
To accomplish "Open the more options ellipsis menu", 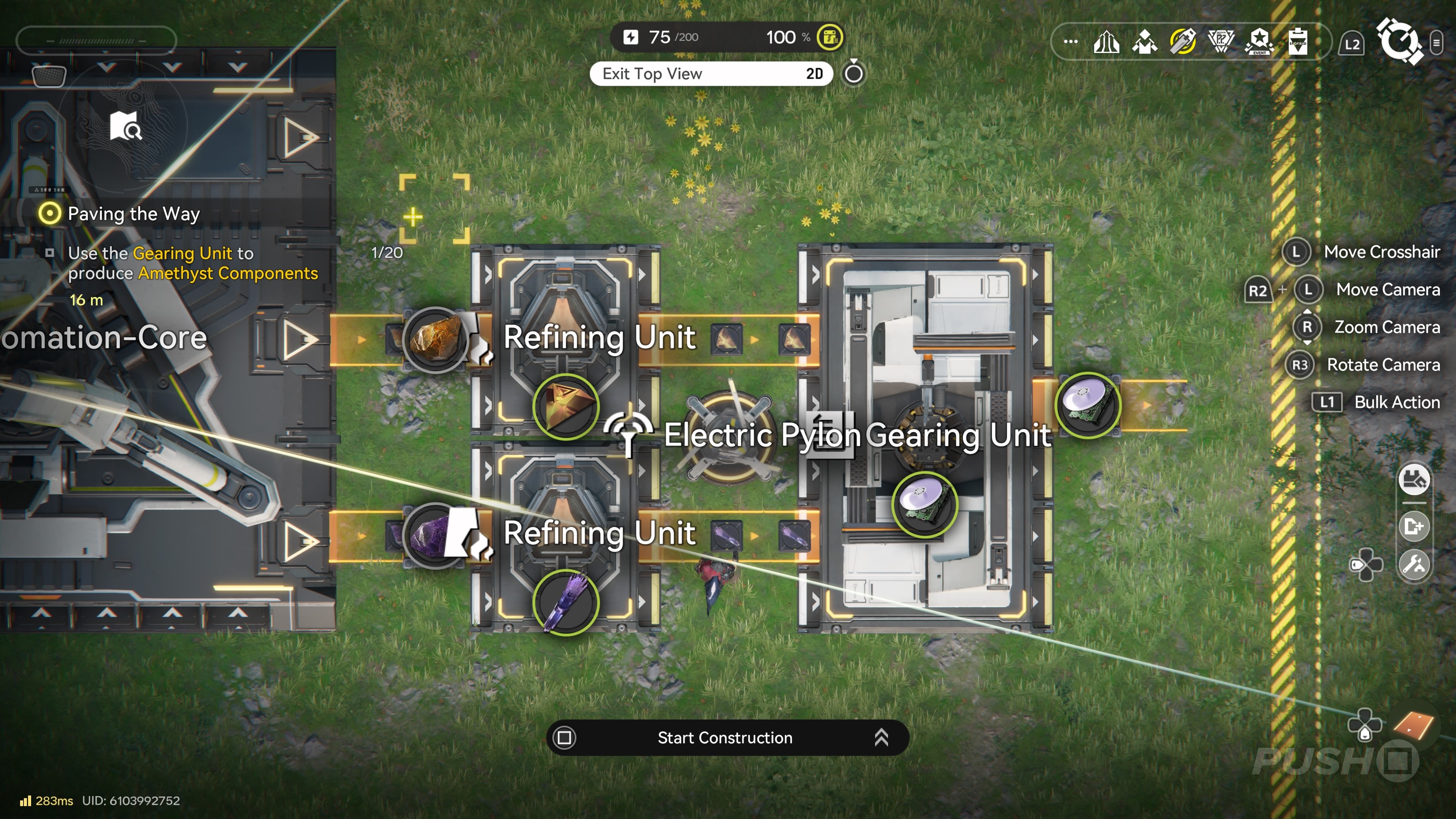I will [x=1070, y=42].
